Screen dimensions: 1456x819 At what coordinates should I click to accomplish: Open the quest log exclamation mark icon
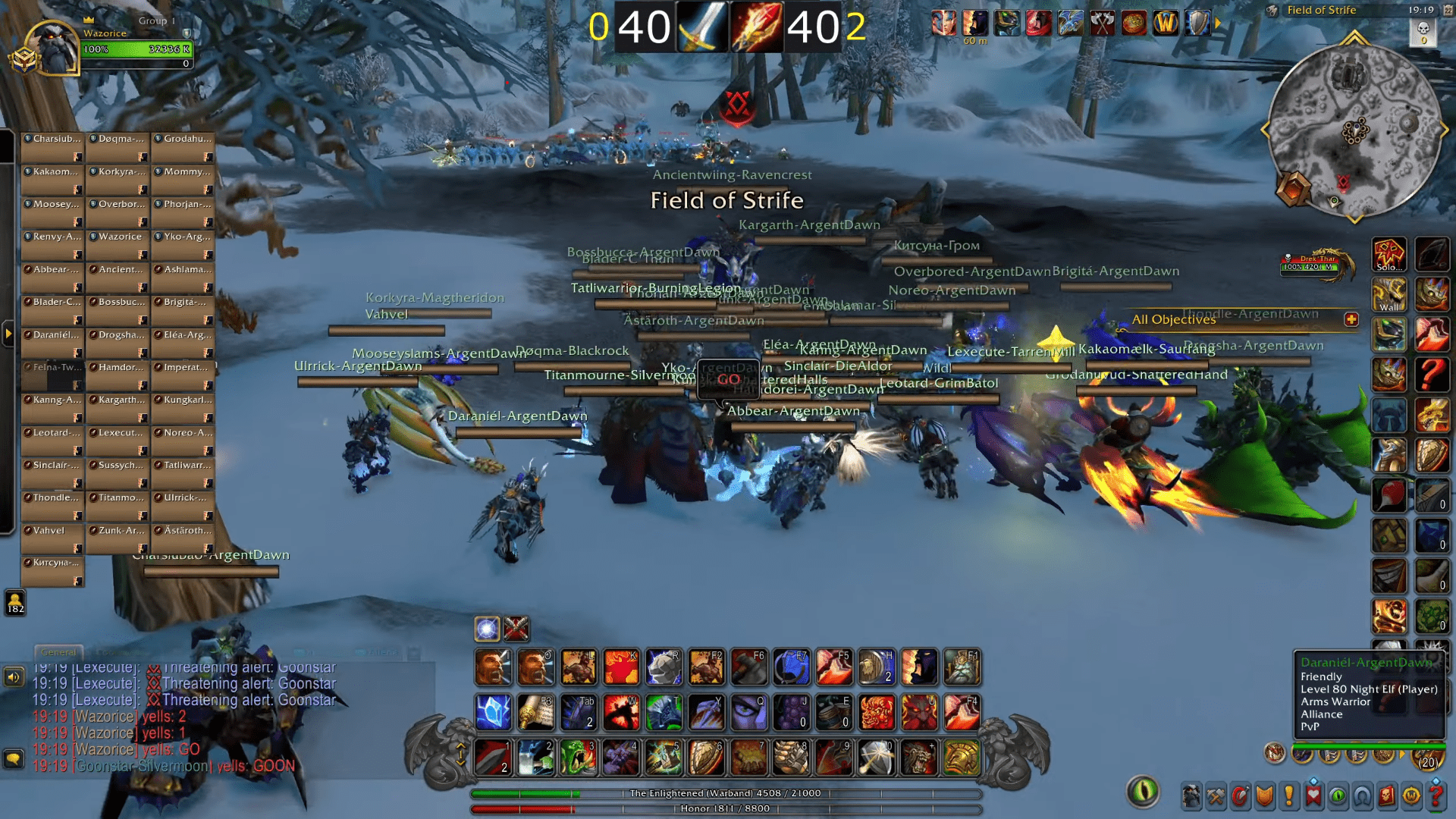1288,795
